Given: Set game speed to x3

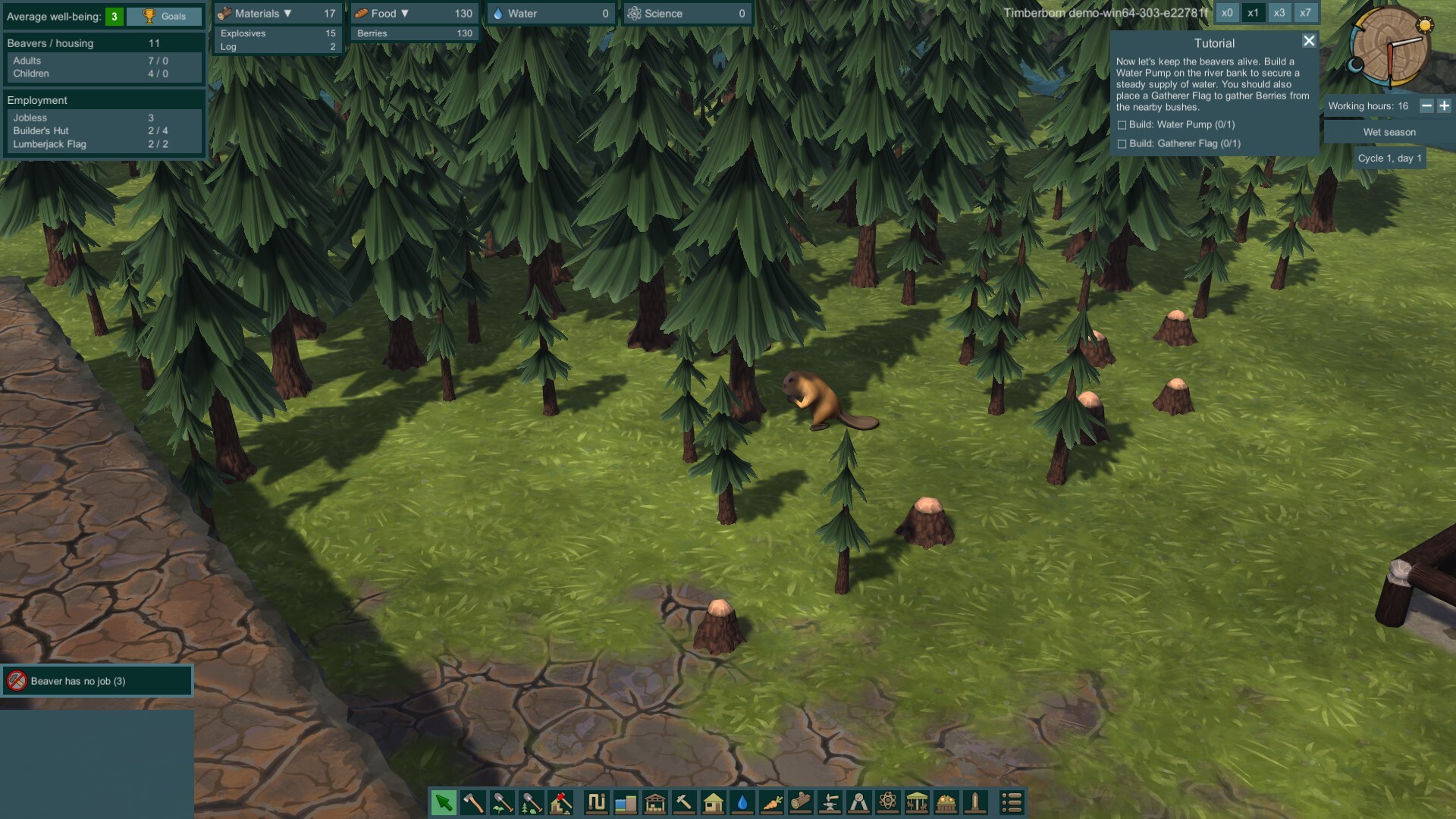Looking at the screenshot, I should click(x=1279, y=13).
